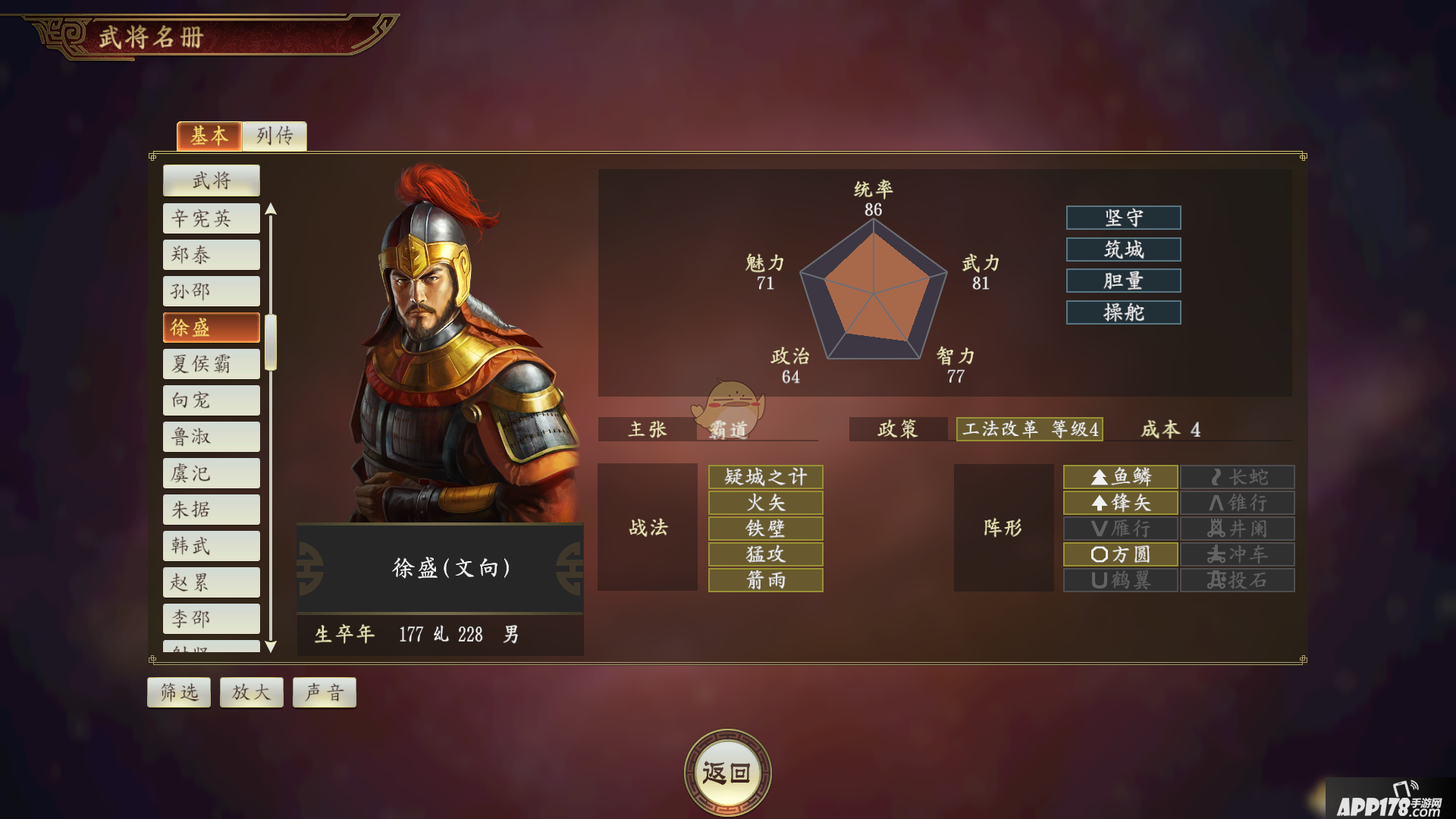The width and height of the screenshot is (1456, 819).
Task: Select the 方圆 formation icon
Action: (1120, 554)
